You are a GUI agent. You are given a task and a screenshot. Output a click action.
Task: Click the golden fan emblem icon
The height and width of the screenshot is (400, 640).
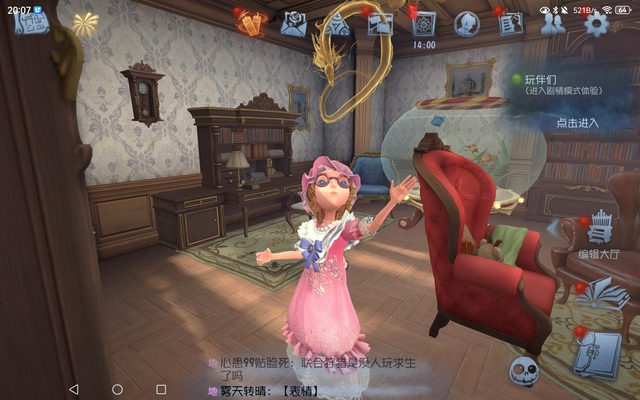coord(84,24)
